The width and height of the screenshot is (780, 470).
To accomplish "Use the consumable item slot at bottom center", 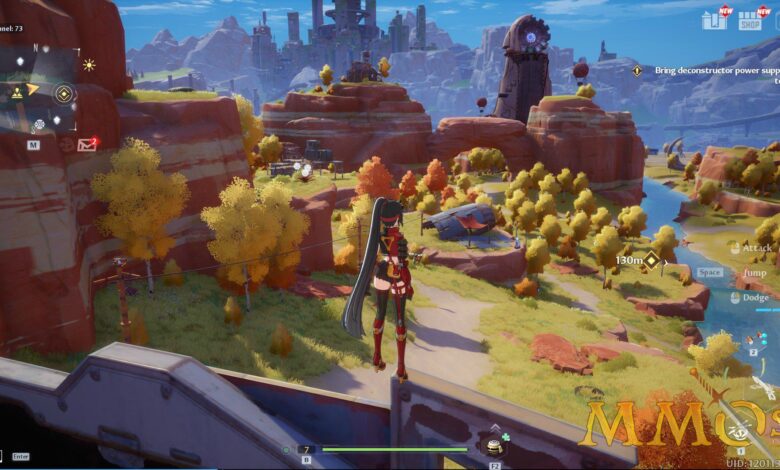I will pyautogui.click(x=493, y=447).
